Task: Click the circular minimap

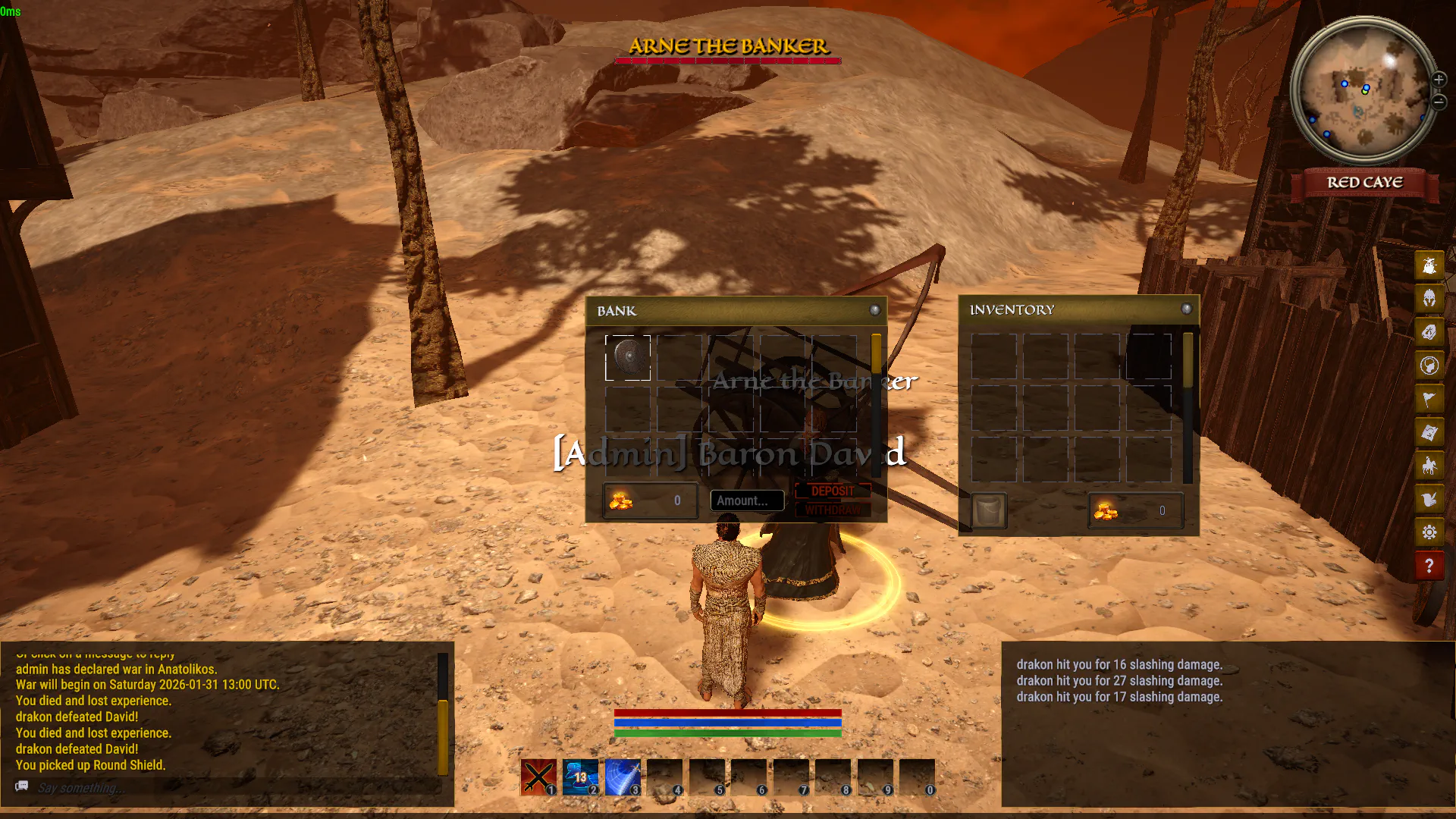Action: tap(1364, 91)
